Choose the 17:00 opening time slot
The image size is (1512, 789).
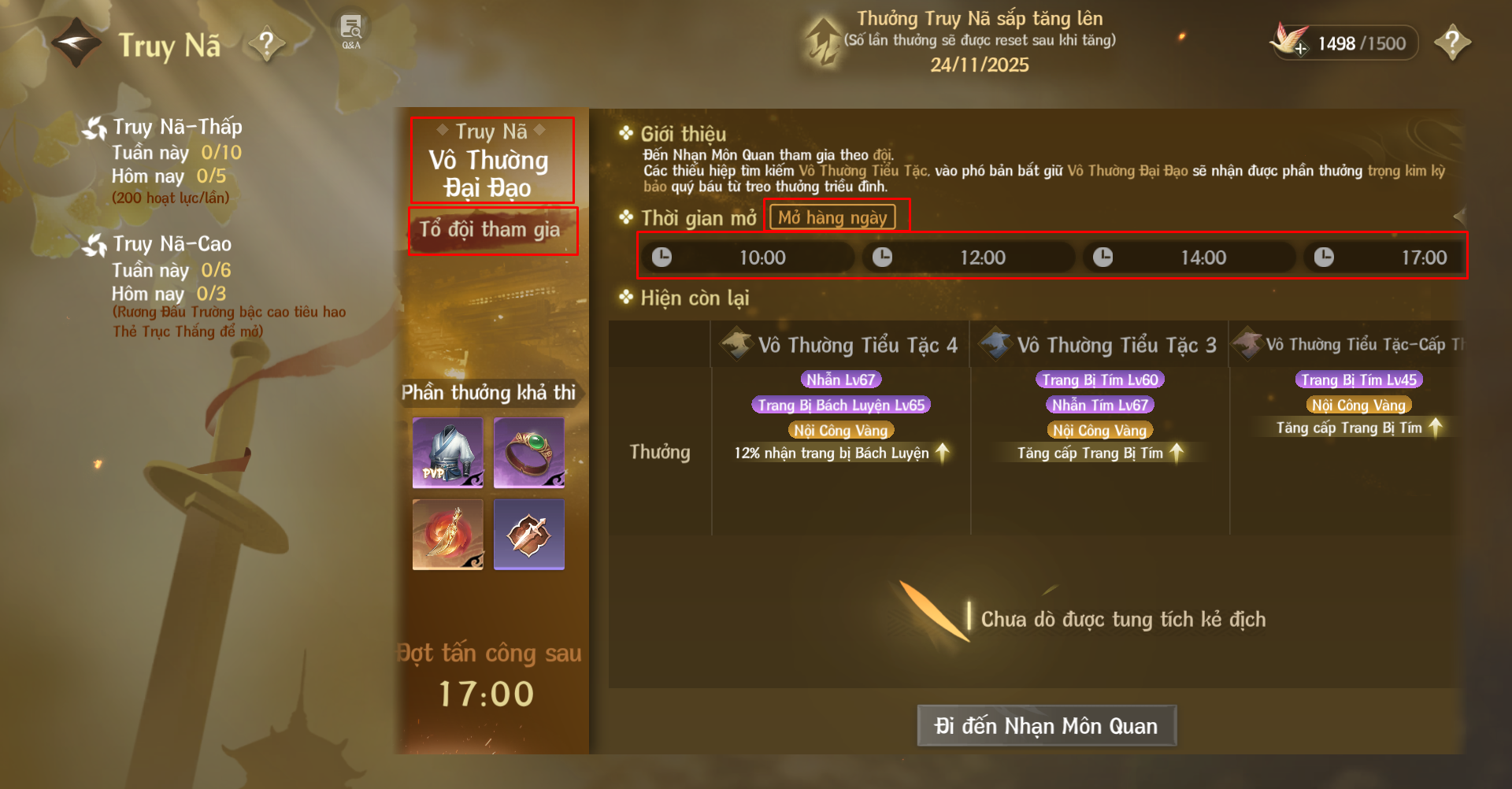coord(1385,257)
